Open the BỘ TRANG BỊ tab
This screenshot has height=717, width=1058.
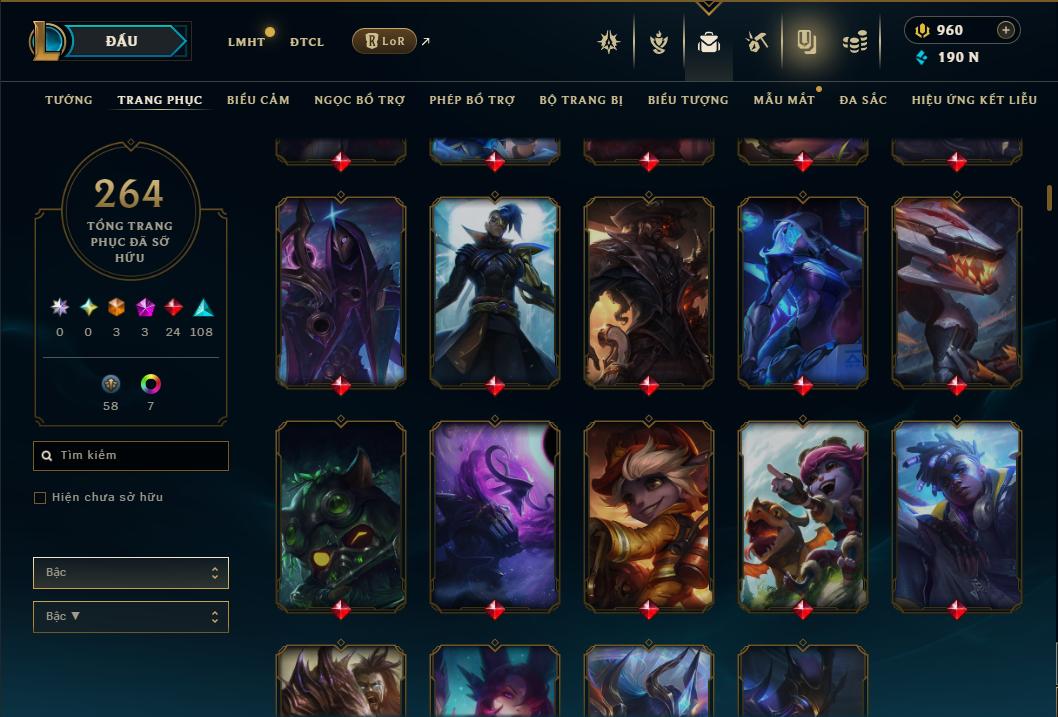click(x=580, y=100)
